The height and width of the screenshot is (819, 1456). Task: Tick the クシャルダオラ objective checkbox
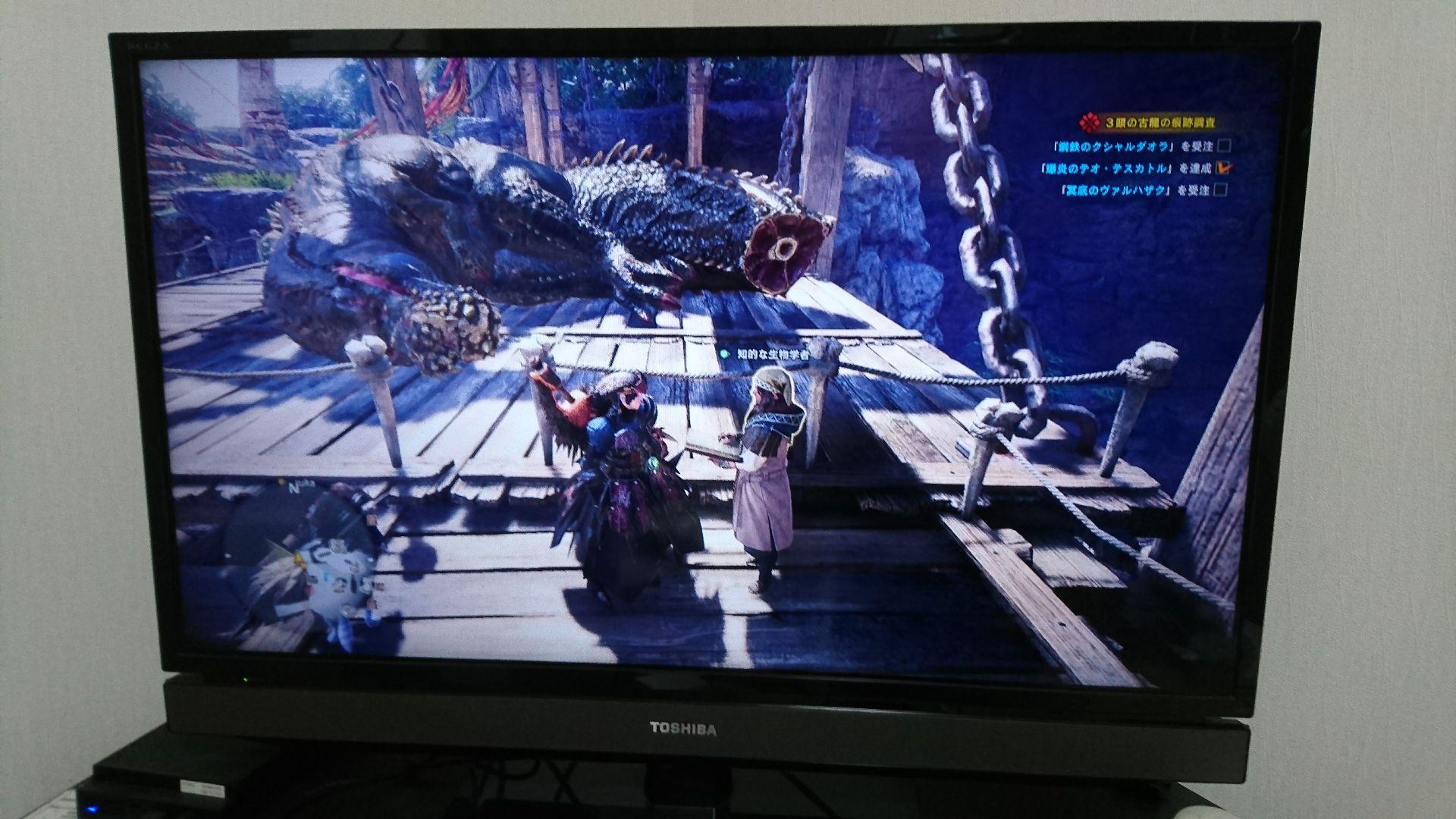coord(1223,146)
